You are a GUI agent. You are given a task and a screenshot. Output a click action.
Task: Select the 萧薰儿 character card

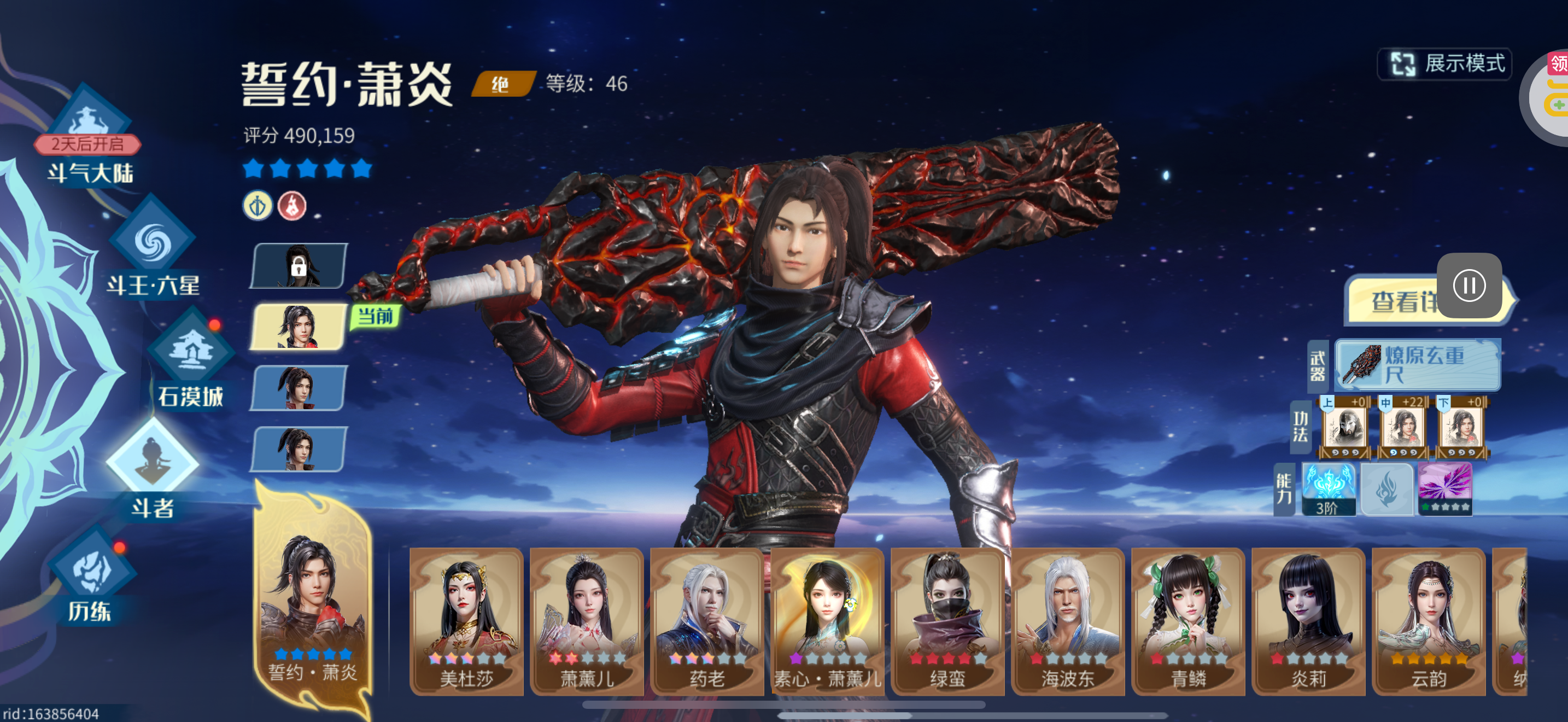586,621
